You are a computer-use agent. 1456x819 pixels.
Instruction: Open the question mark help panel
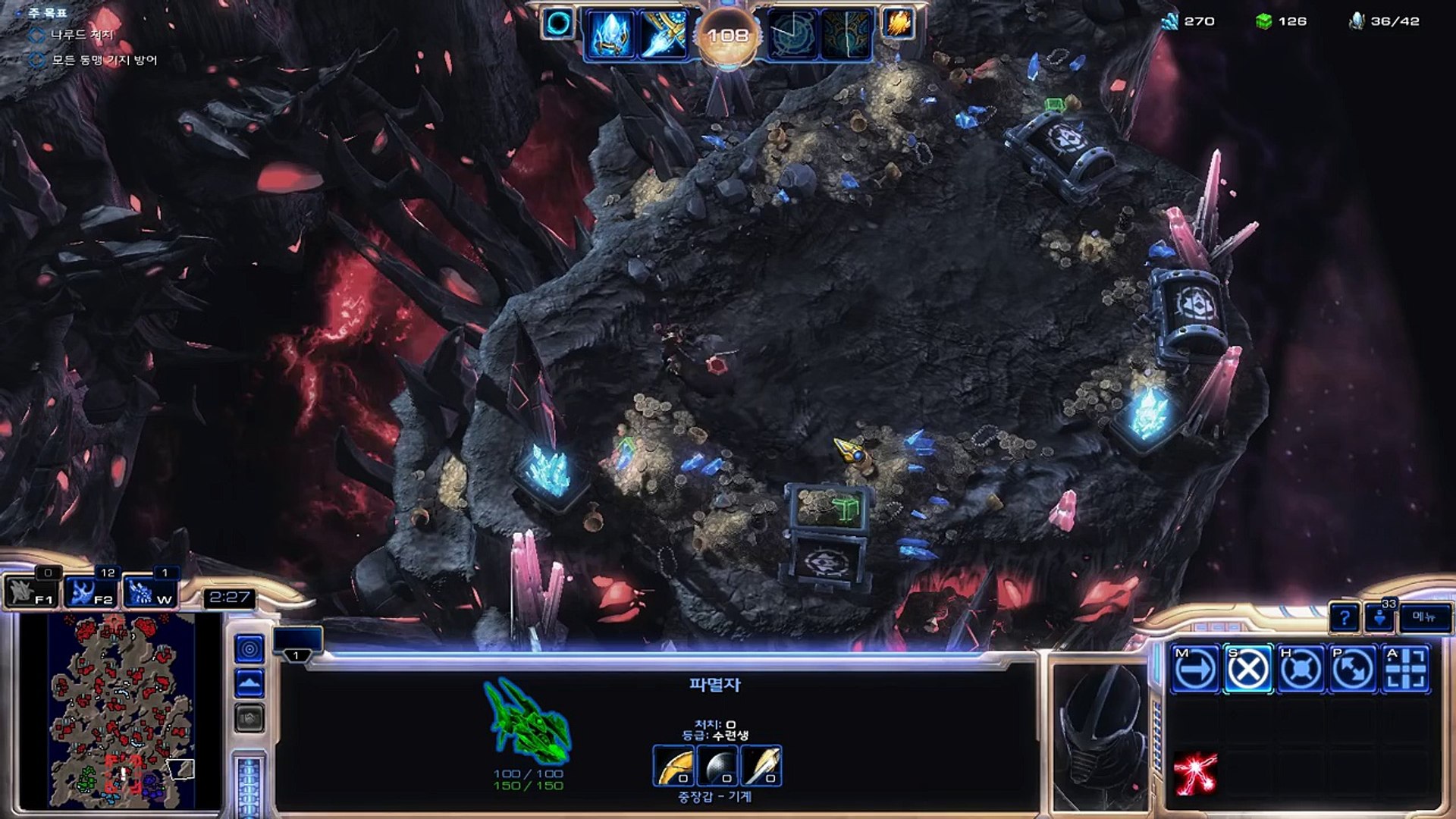click(1345, 618)
